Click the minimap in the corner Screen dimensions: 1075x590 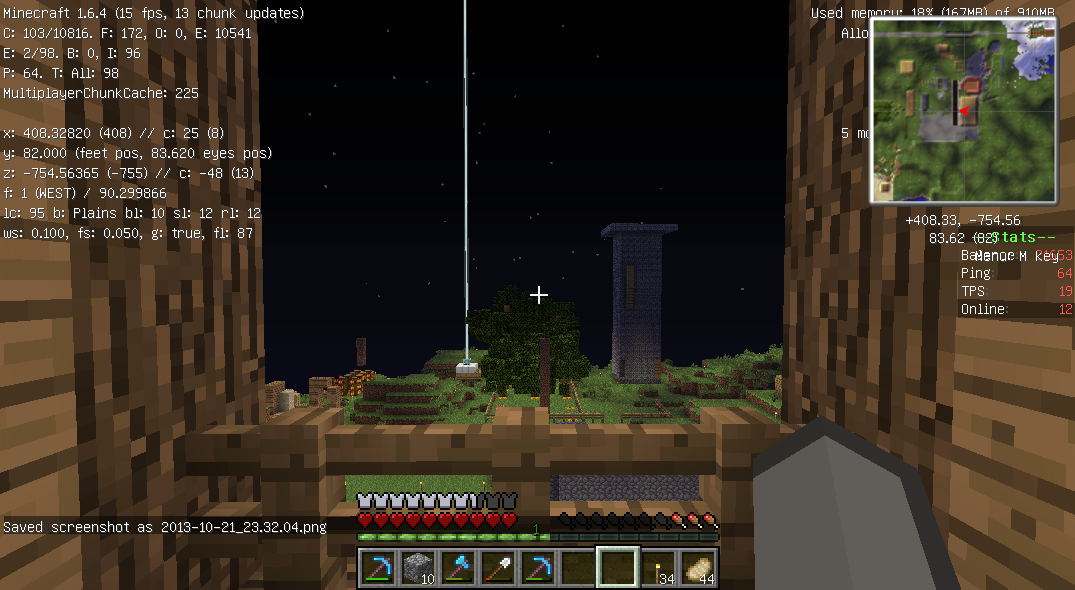[x=964, y=110]
